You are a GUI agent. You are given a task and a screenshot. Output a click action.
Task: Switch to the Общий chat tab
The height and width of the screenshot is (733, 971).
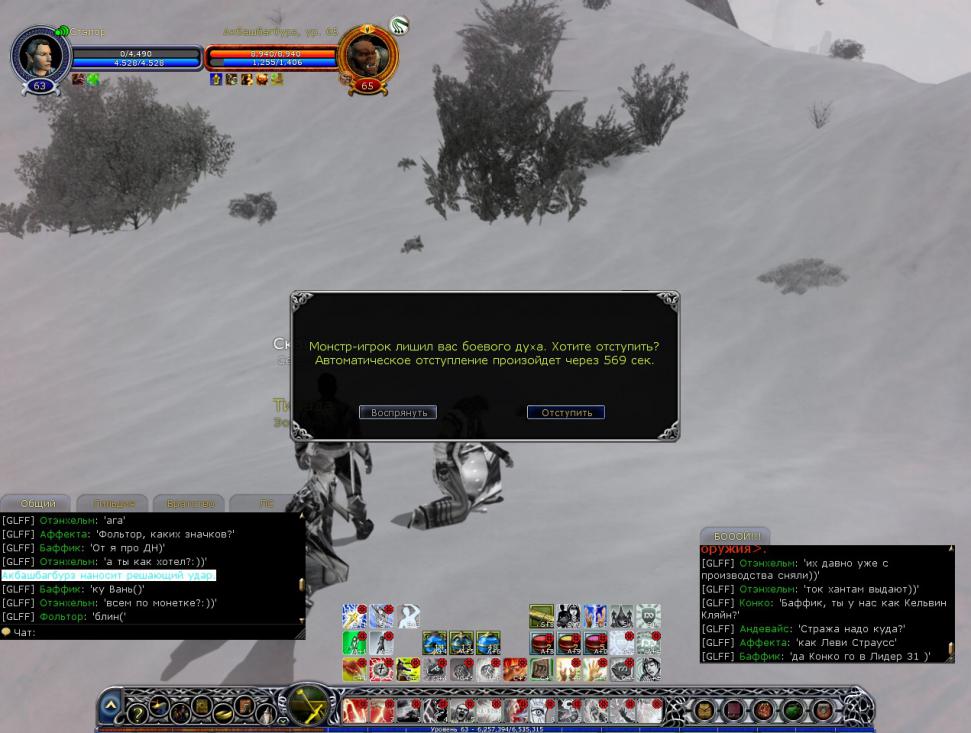pos(38,503)
